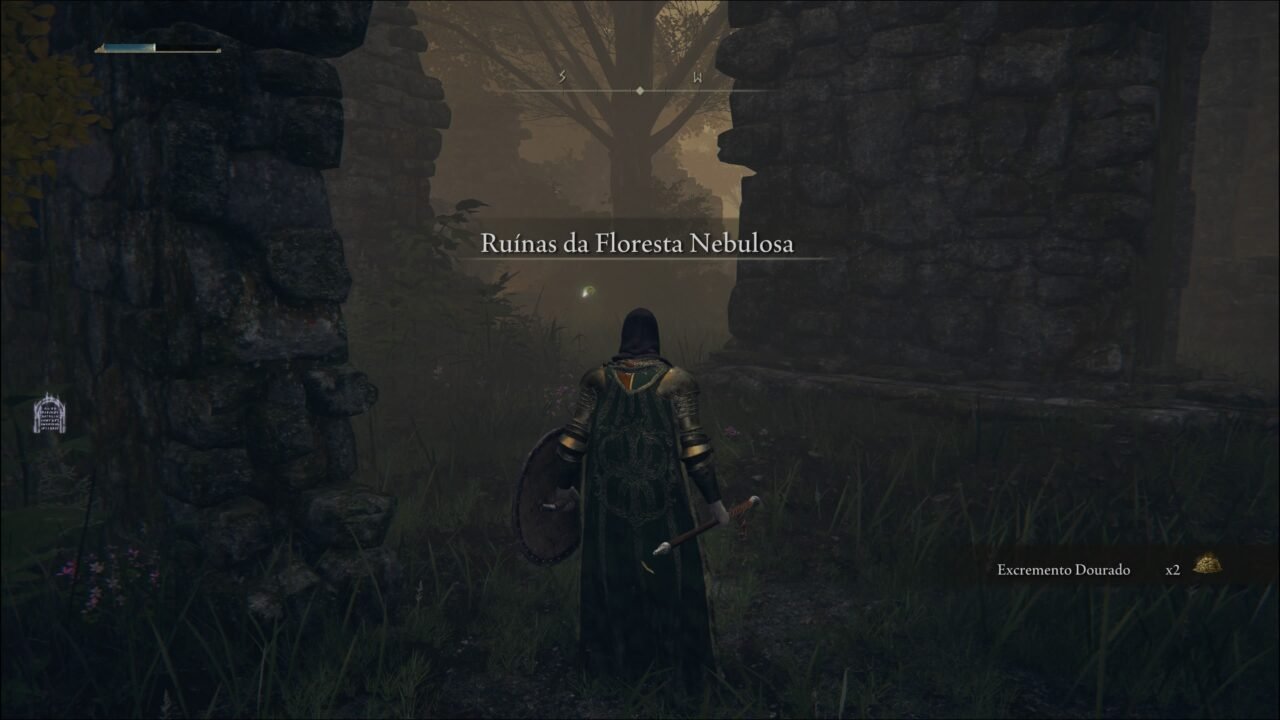Click the diamond marker on the compass
This screenshot has height=720, width=1280.
(639, 89)
